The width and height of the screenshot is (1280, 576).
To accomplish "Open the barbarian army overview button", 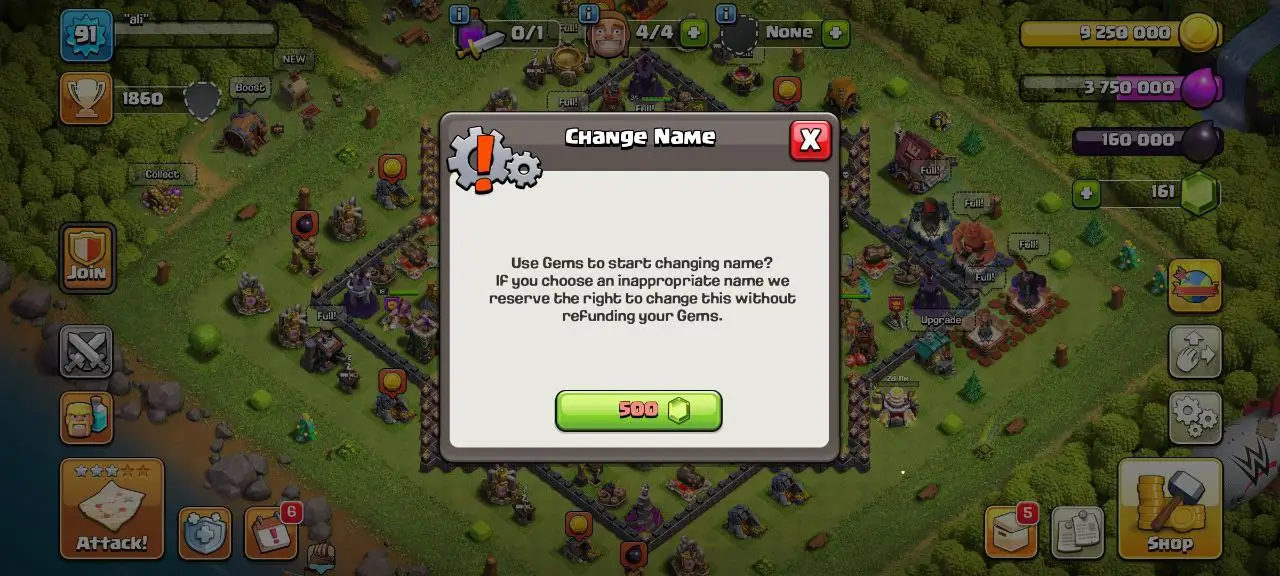I will (x=87, y=417).
